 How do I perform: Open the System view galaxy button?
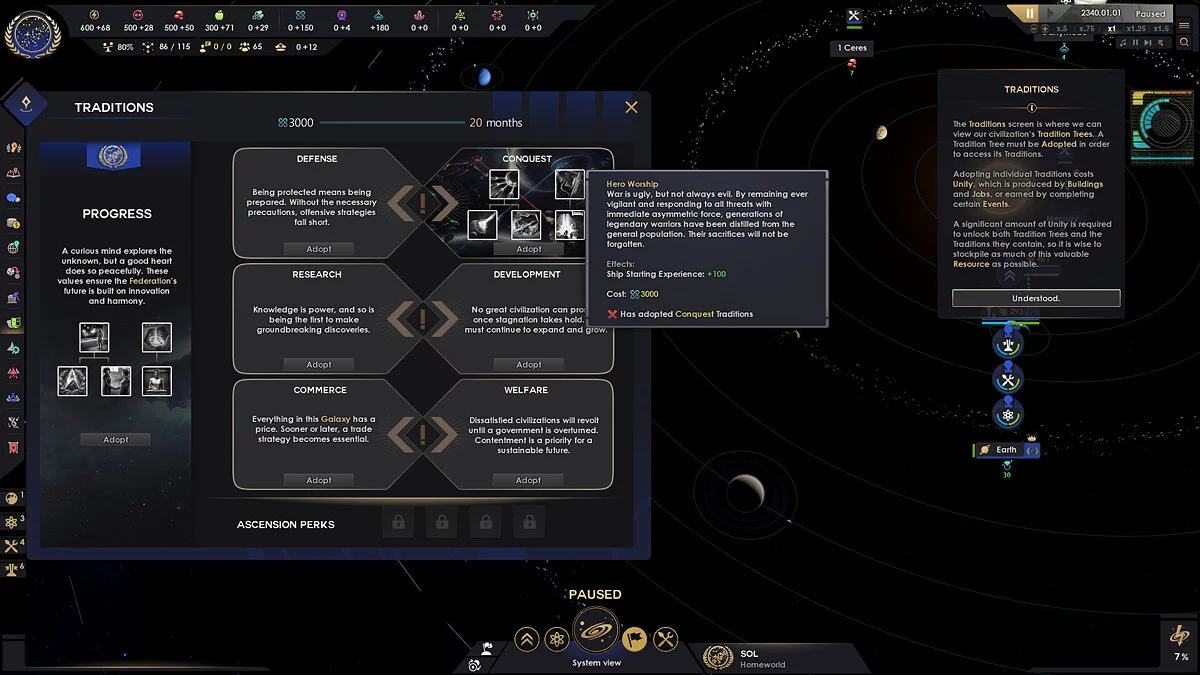pyautogui.click(x=597, y=633)
